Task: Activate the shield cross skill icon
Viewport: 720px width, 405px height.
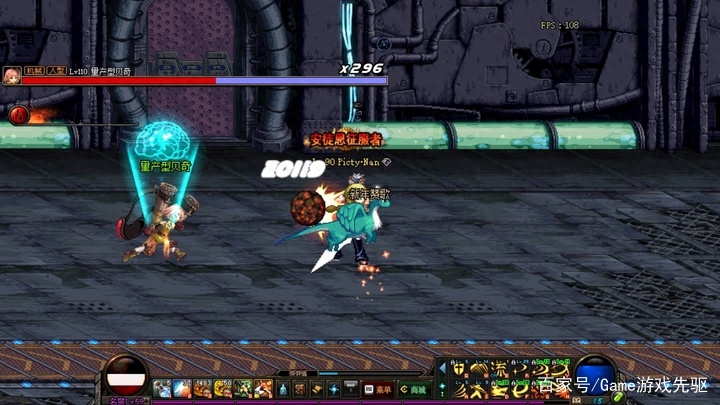Action: tap(459, 369)
